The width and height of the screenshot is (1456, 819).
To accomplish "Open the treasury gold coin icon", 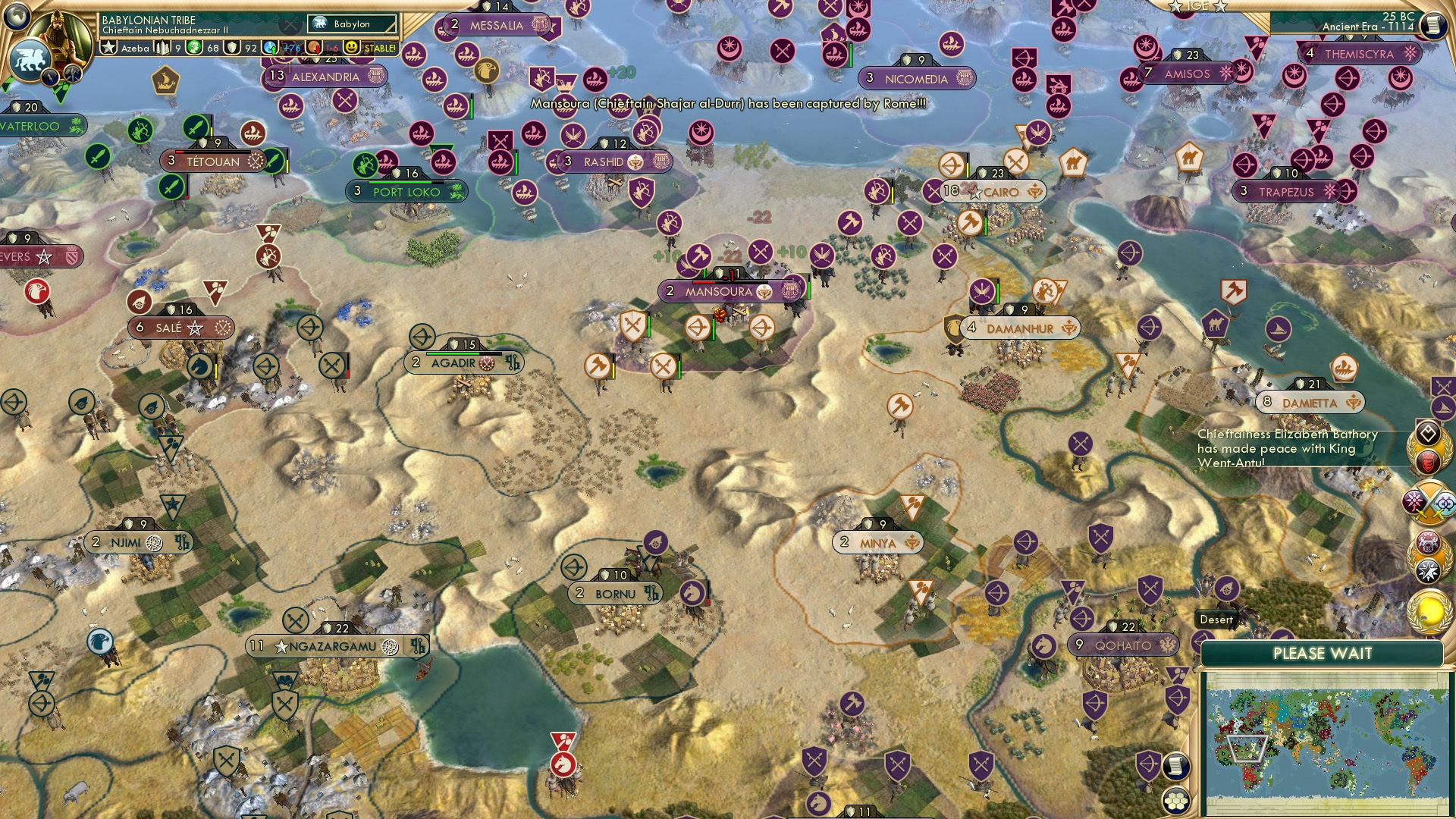I will 193,48.
